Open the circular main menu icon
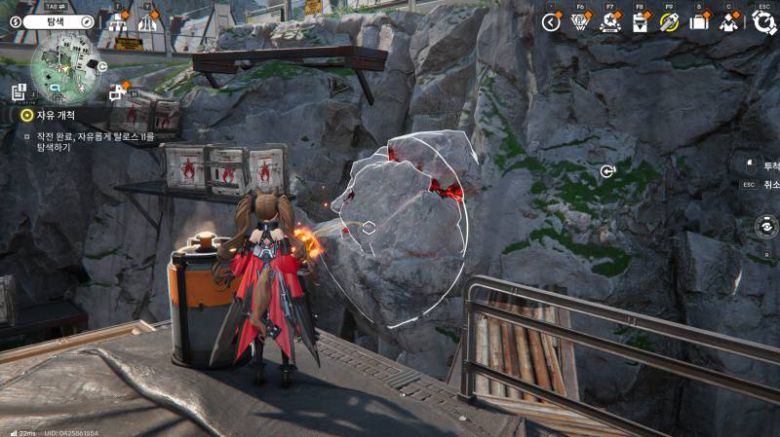 click(764, 22)
